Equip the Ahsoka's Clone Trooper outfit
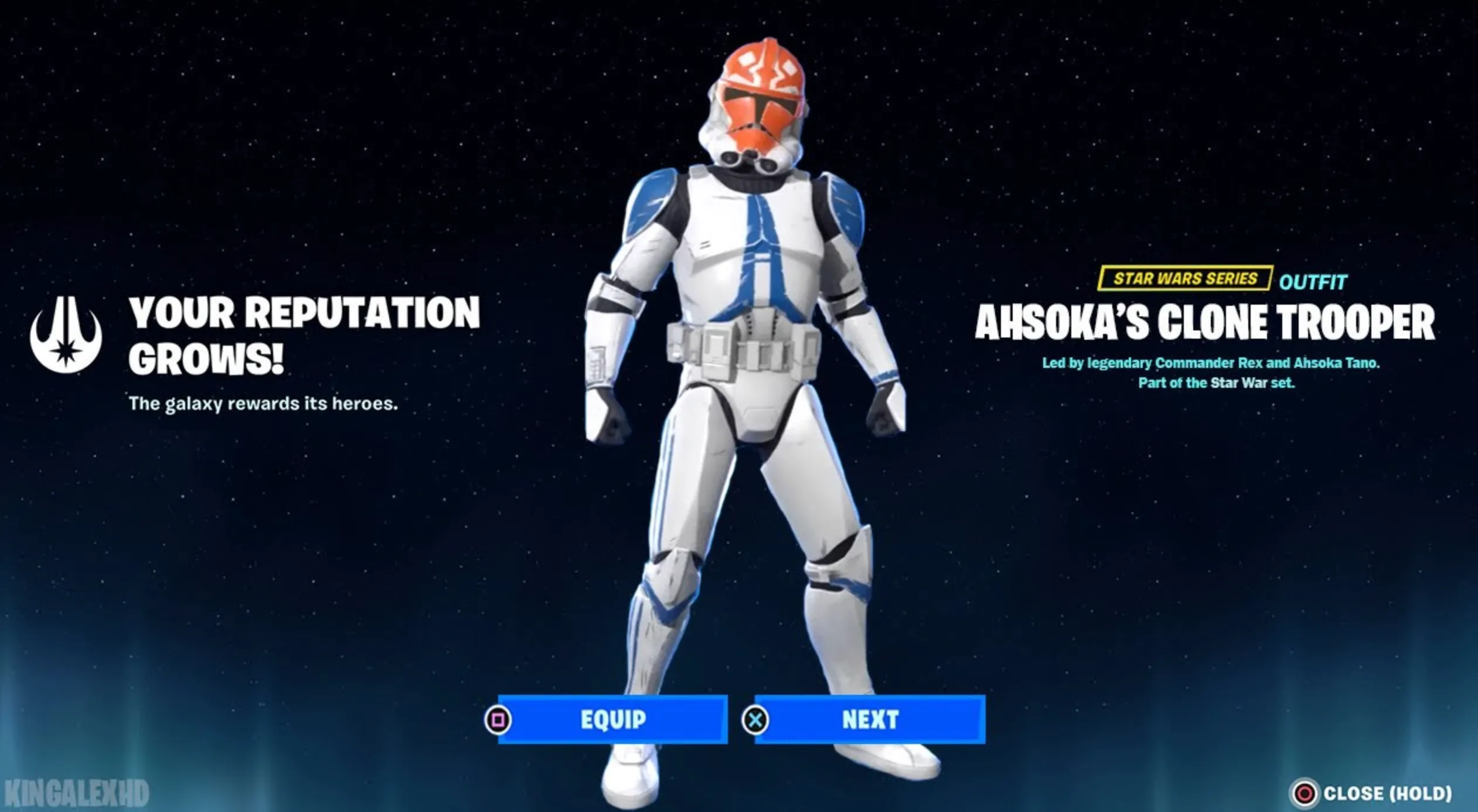Image resolution: width=1478 pixels, height=812 pixels. click(x=612, y=720)
